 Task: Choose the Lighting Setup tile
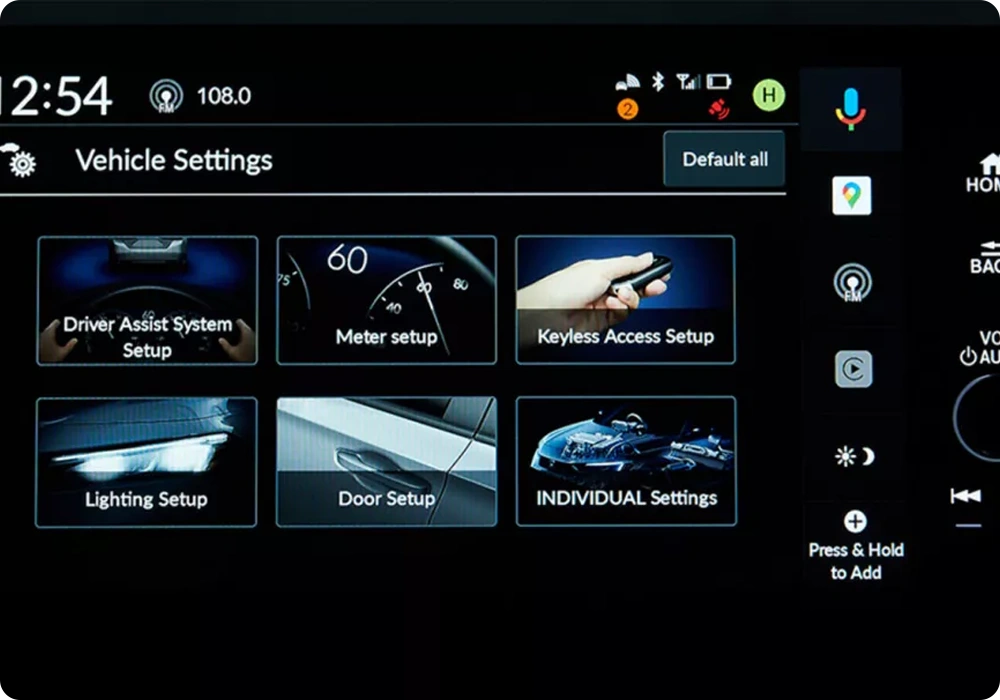point(146,462)
